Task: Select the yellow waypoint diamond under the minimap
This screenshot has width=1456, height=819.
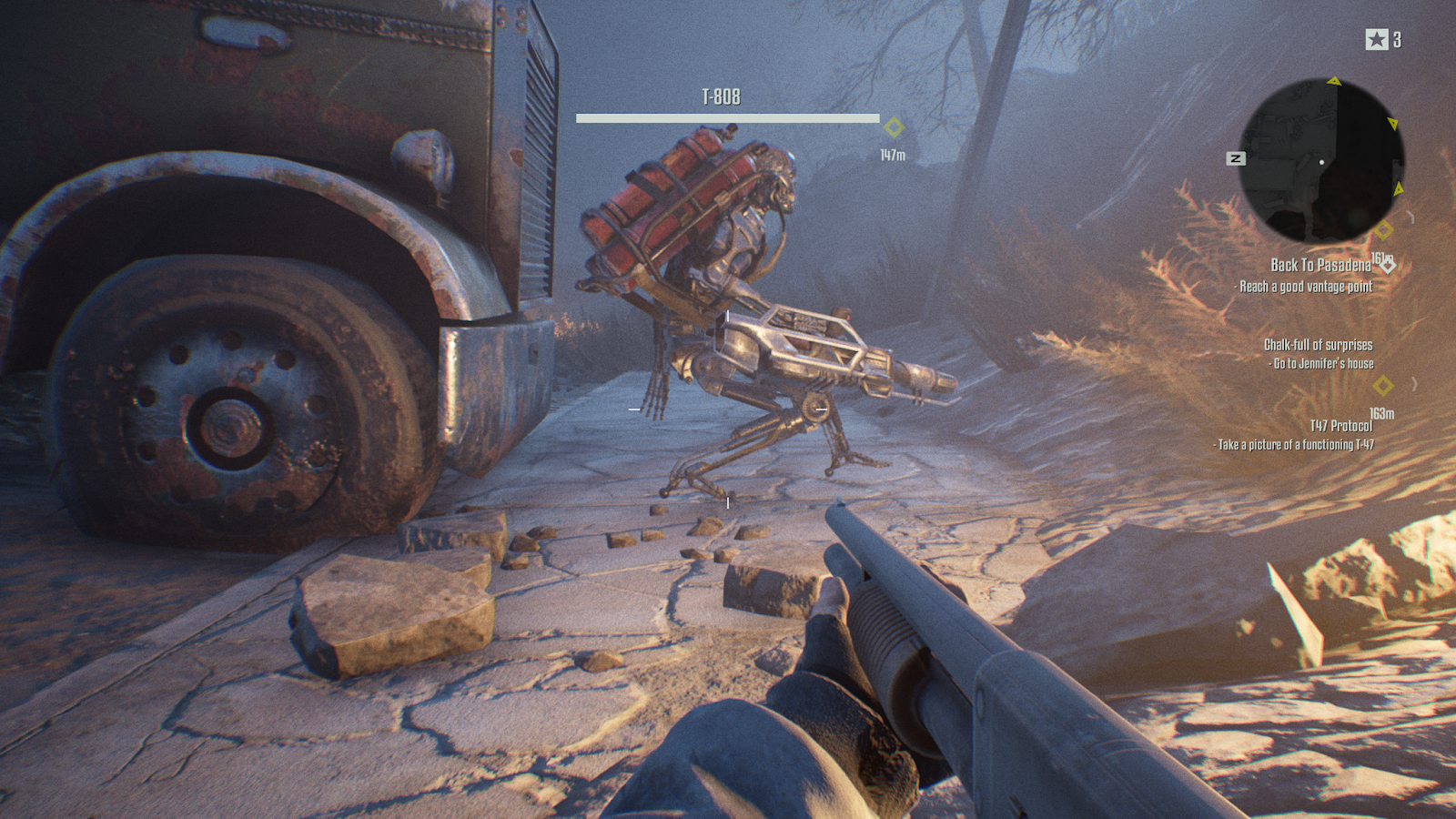Action: 1383,230
